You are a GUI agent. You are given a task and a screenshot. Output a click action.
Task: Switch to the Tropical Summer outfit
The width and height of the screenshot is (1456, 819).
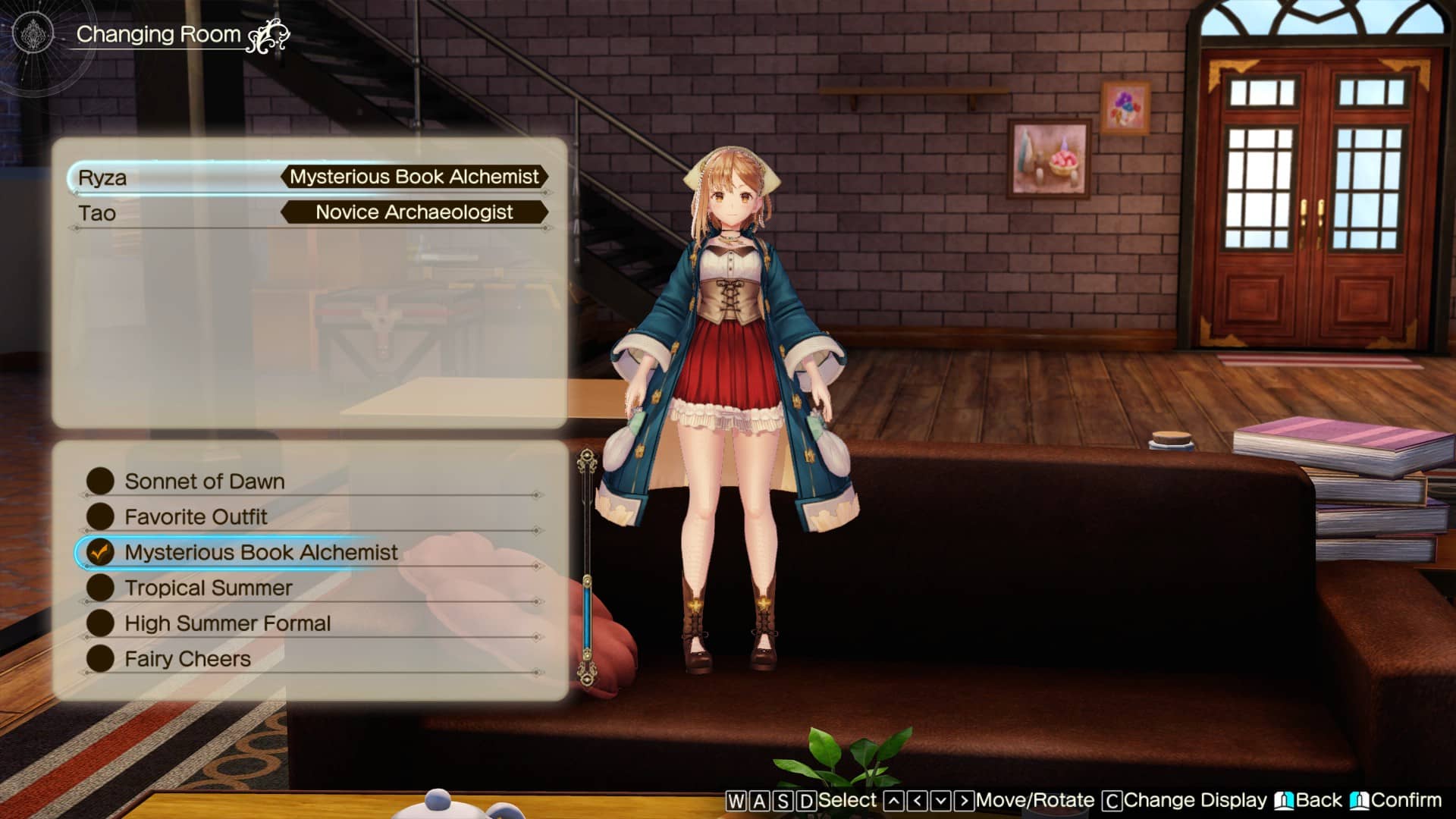[209, 588]
